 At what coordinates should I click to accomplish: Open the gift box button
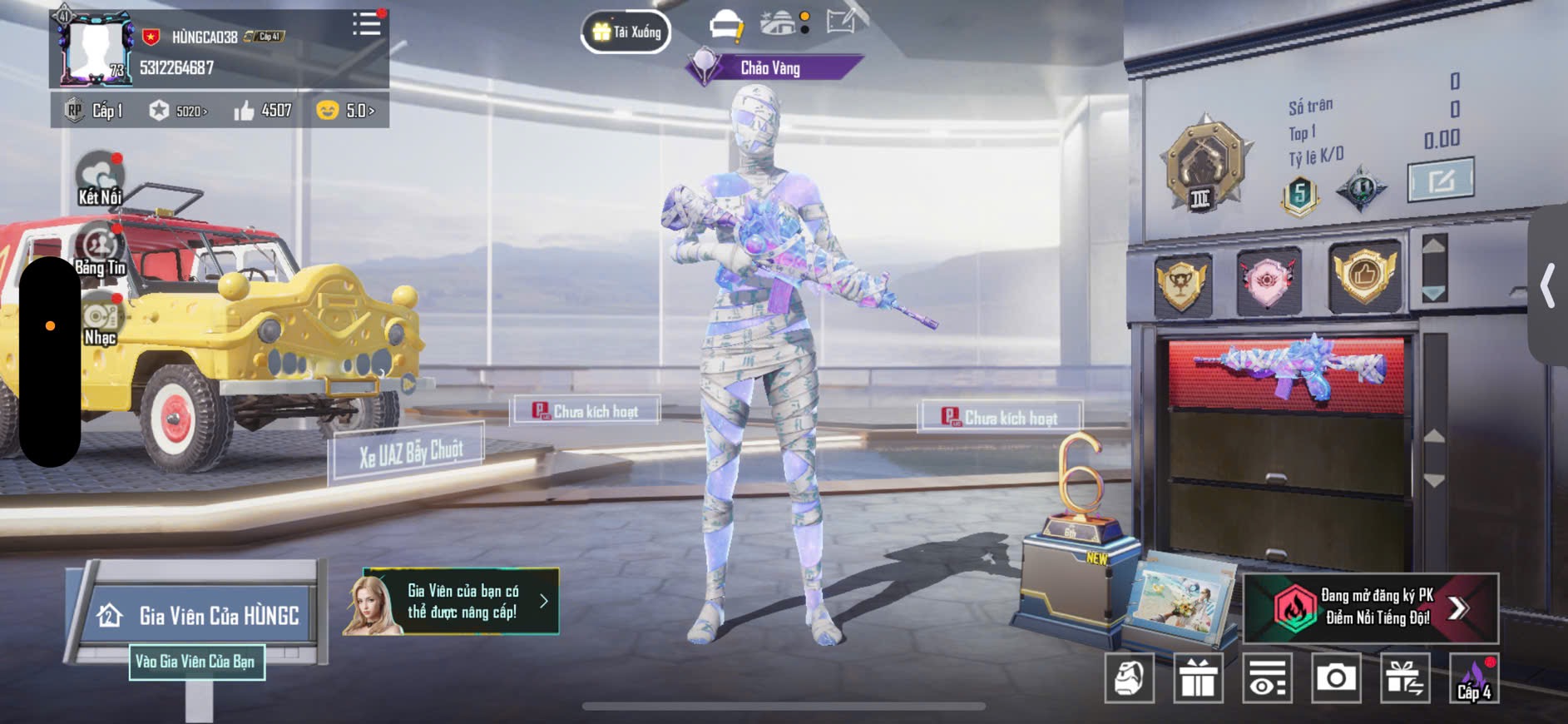1198,678
